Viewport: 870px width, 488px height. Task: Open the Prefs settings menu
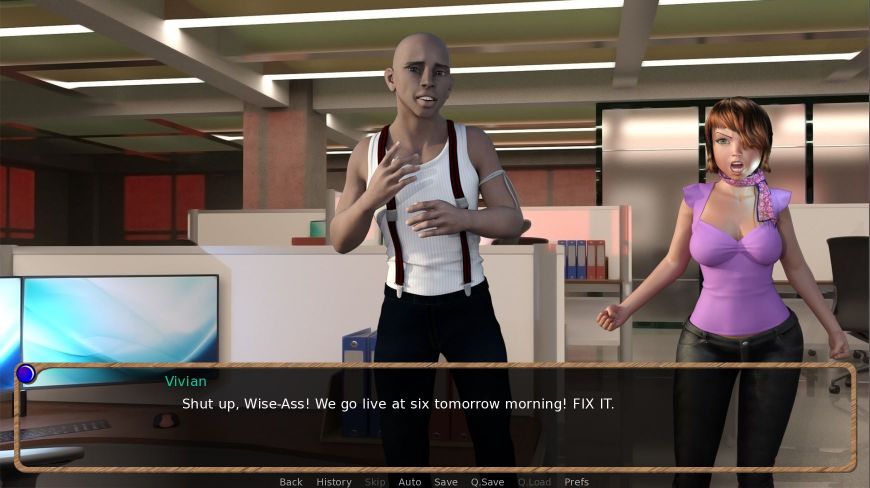click(x=576, y=482)
